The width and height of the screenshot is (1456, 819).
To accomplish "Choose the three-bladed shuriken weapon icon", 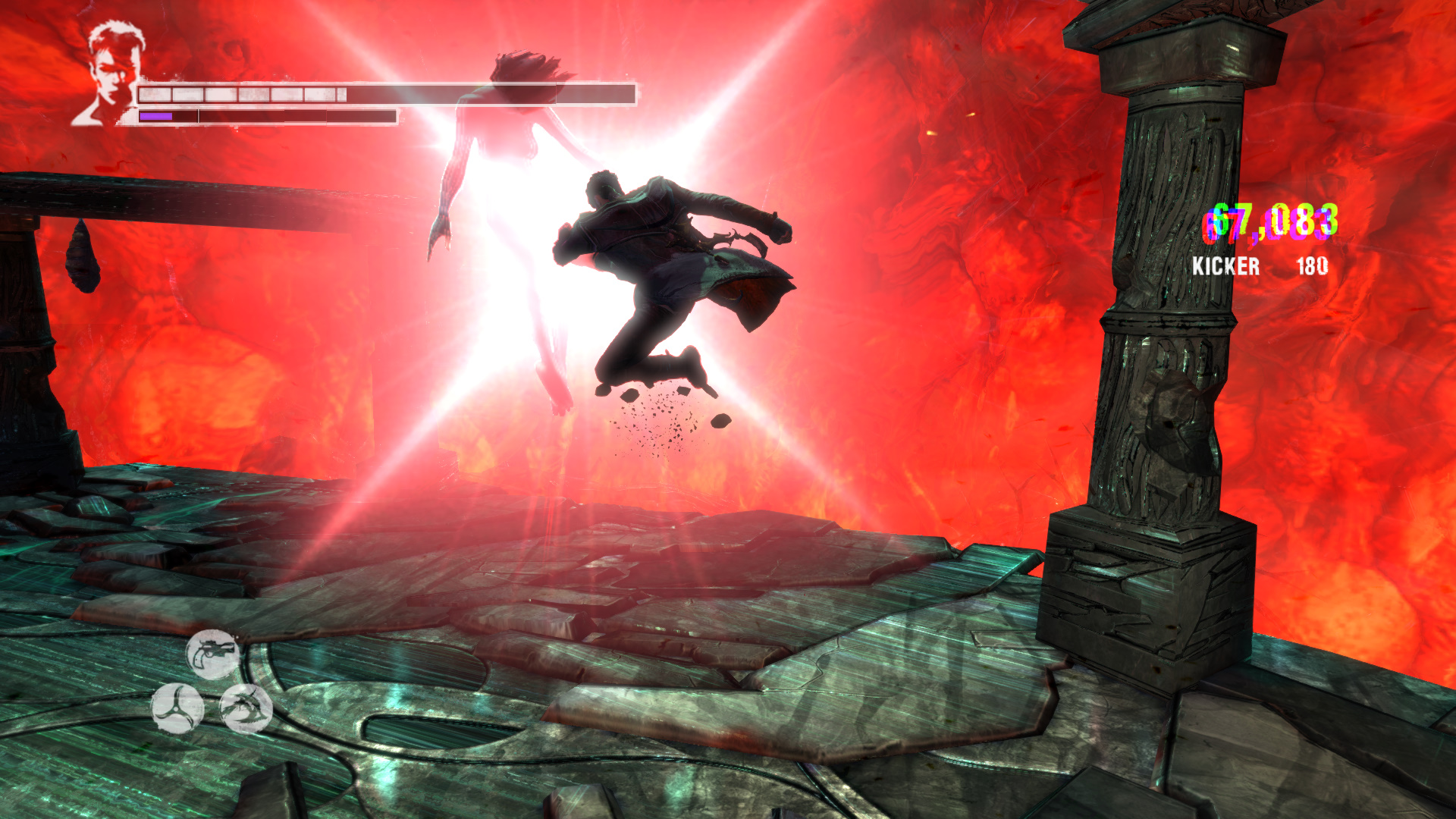I will pos(177,708).
